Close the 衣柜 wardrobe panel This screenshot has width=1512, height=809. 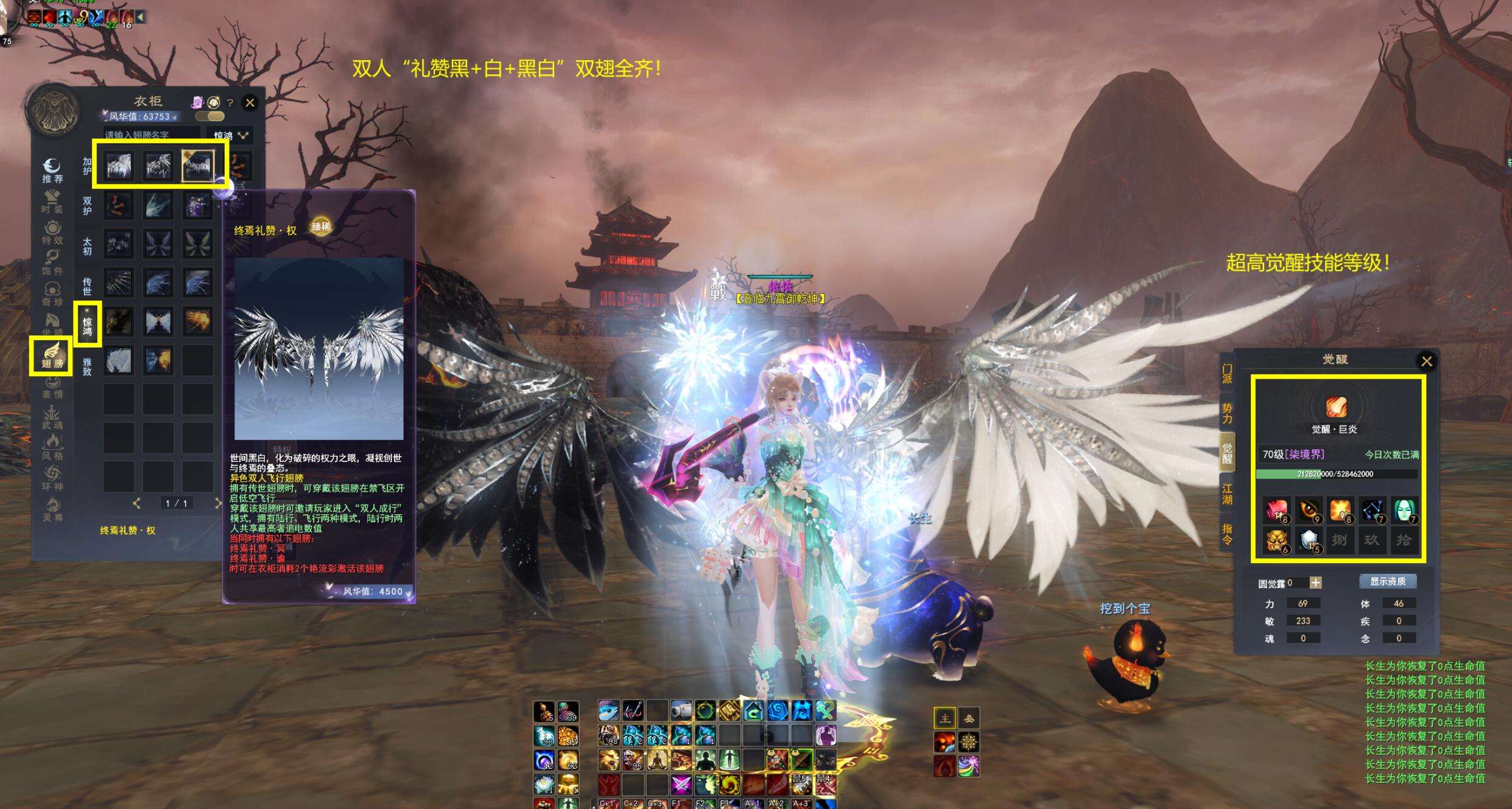250,103
